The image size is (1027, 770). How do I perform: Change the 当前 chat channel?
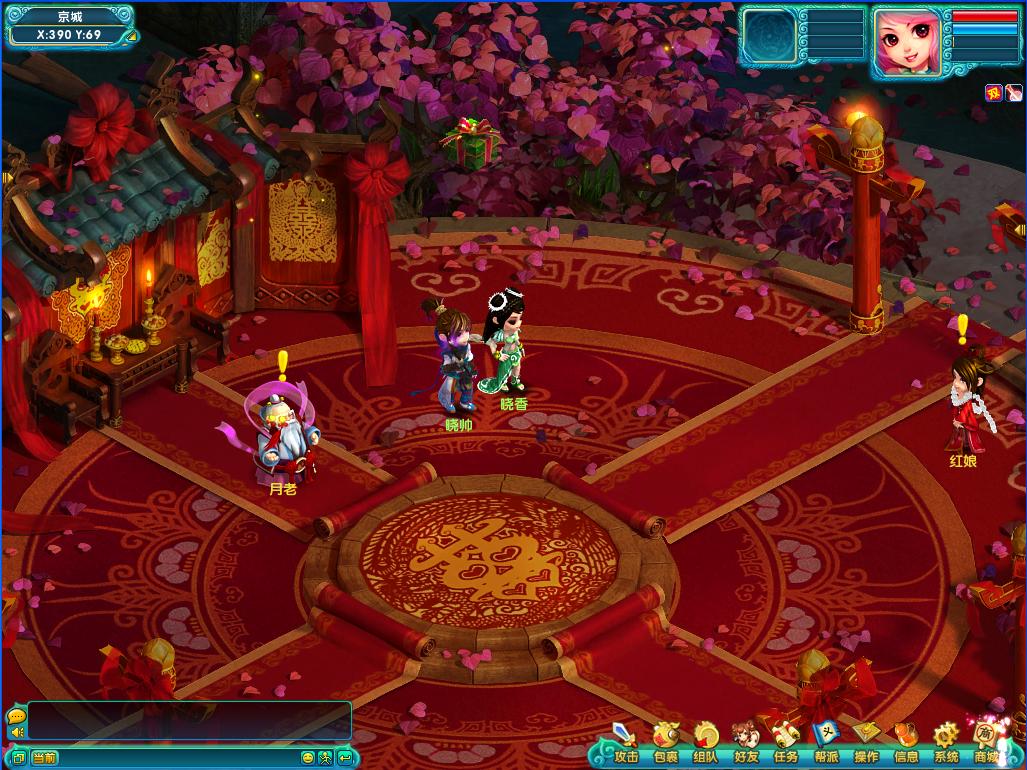click(44, 758)
